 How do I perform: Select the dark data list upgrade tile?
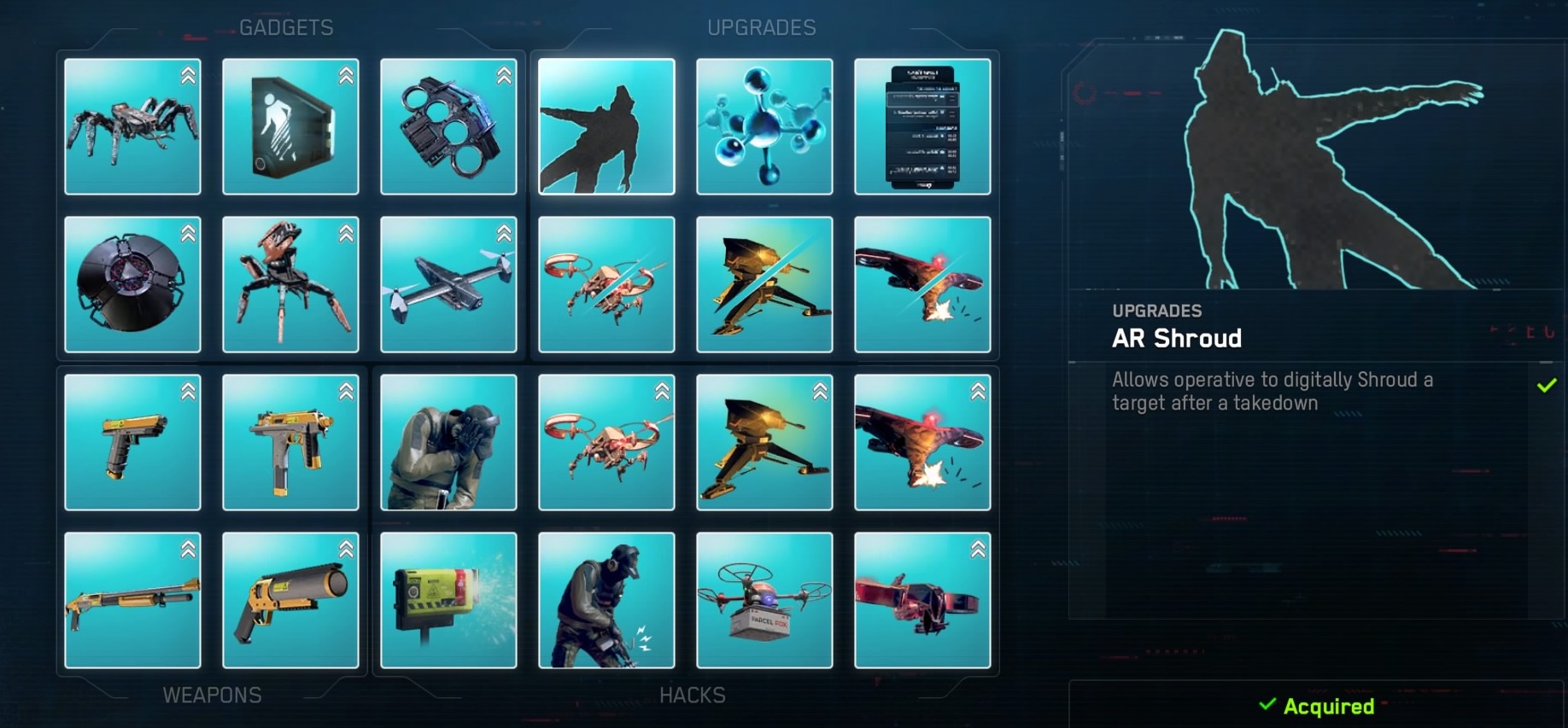922,126
